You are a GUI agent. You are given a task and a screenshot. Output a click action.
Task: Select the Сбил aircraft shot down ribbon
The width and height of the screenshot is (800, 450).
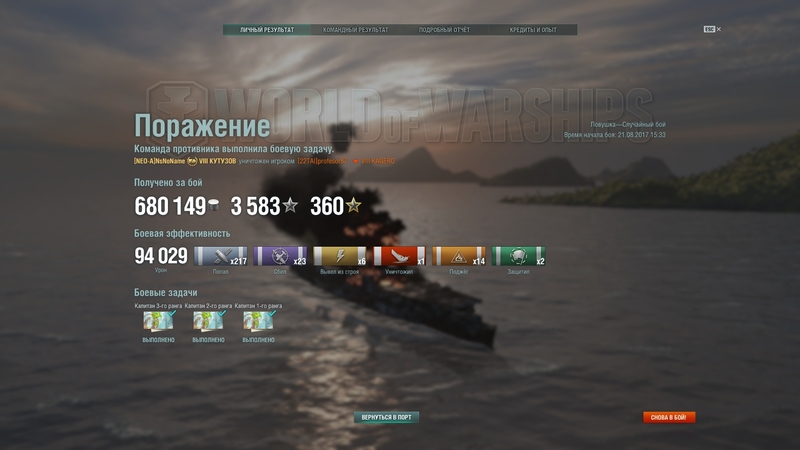point(280,257)
